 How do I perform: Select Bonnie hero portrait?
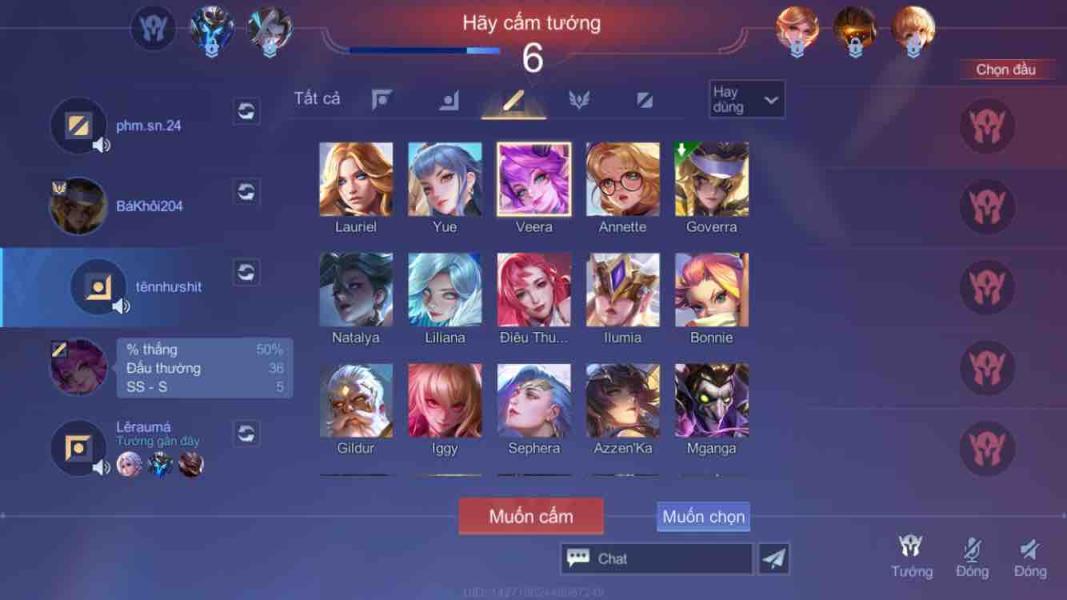click(x=712, y=290)
